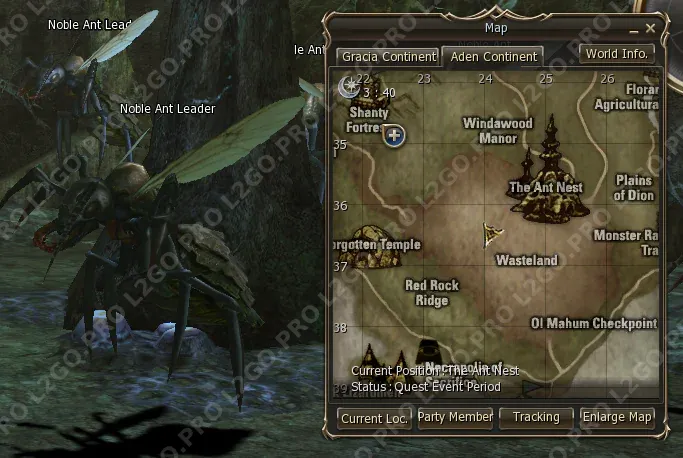Screen dimensions: 683x458
Task: Close the Map window
Action: click(x=651, y=28)
